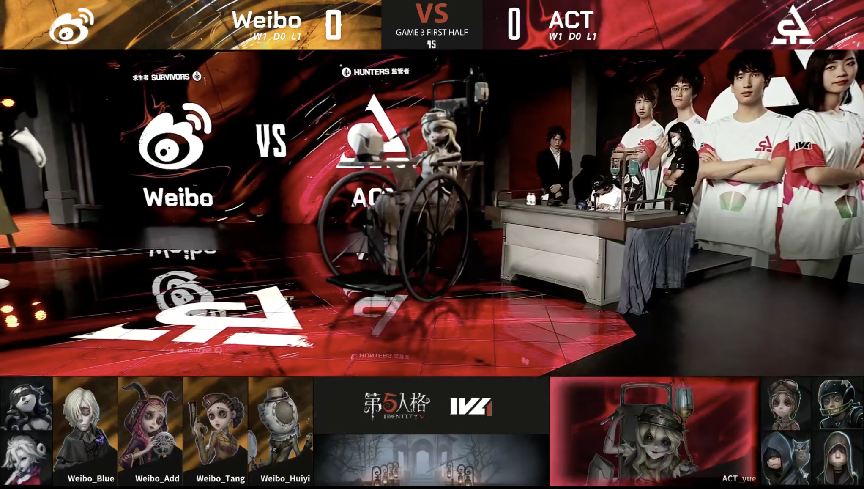Viewport: 864px width, 489px height.
Task: Click the Weibo team logo in top bar
Action: (x=71, y=26)
